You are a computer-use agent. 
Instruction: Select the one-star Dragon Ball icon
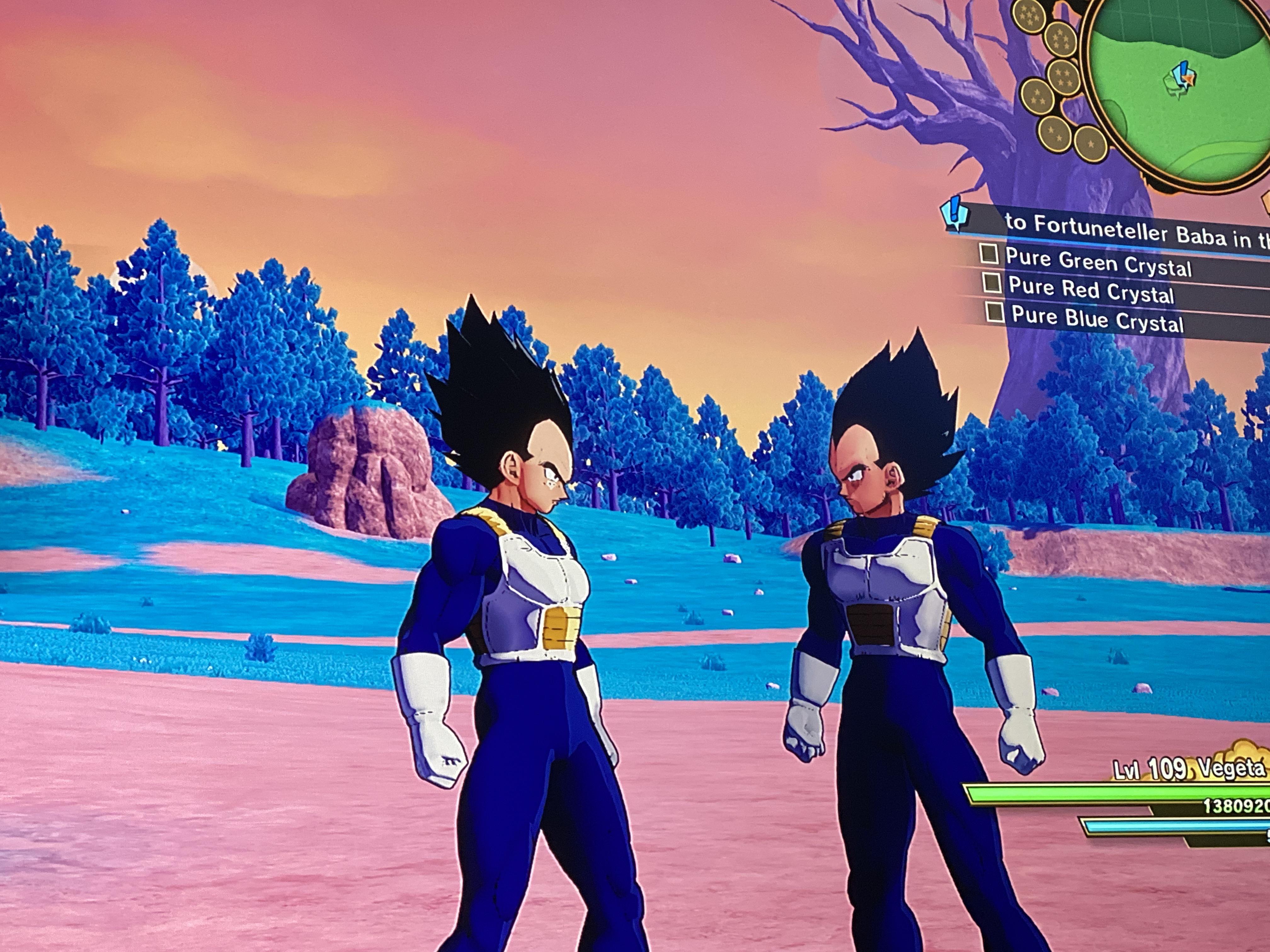click(x=1091, y=144)
